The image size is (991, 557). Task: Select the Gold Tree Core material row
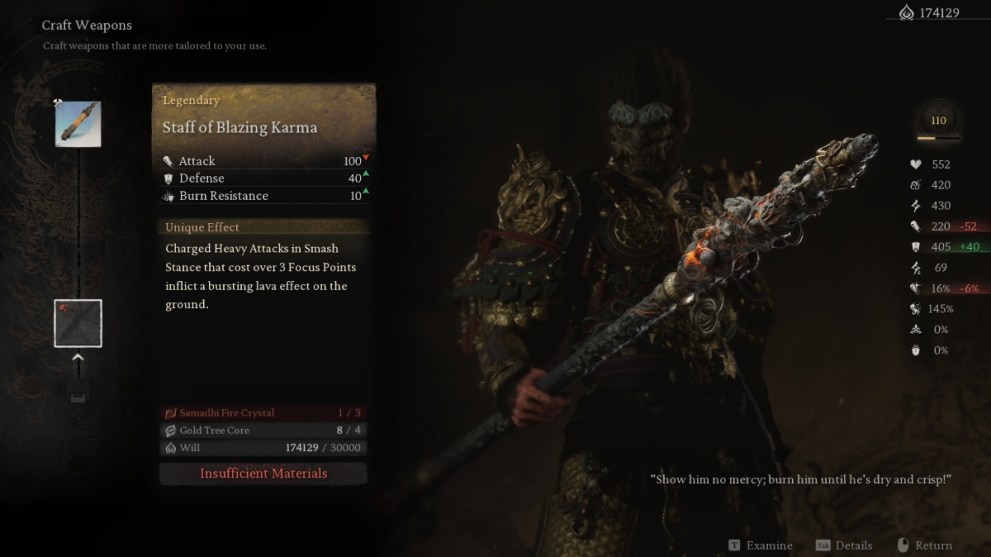(263, 430)
